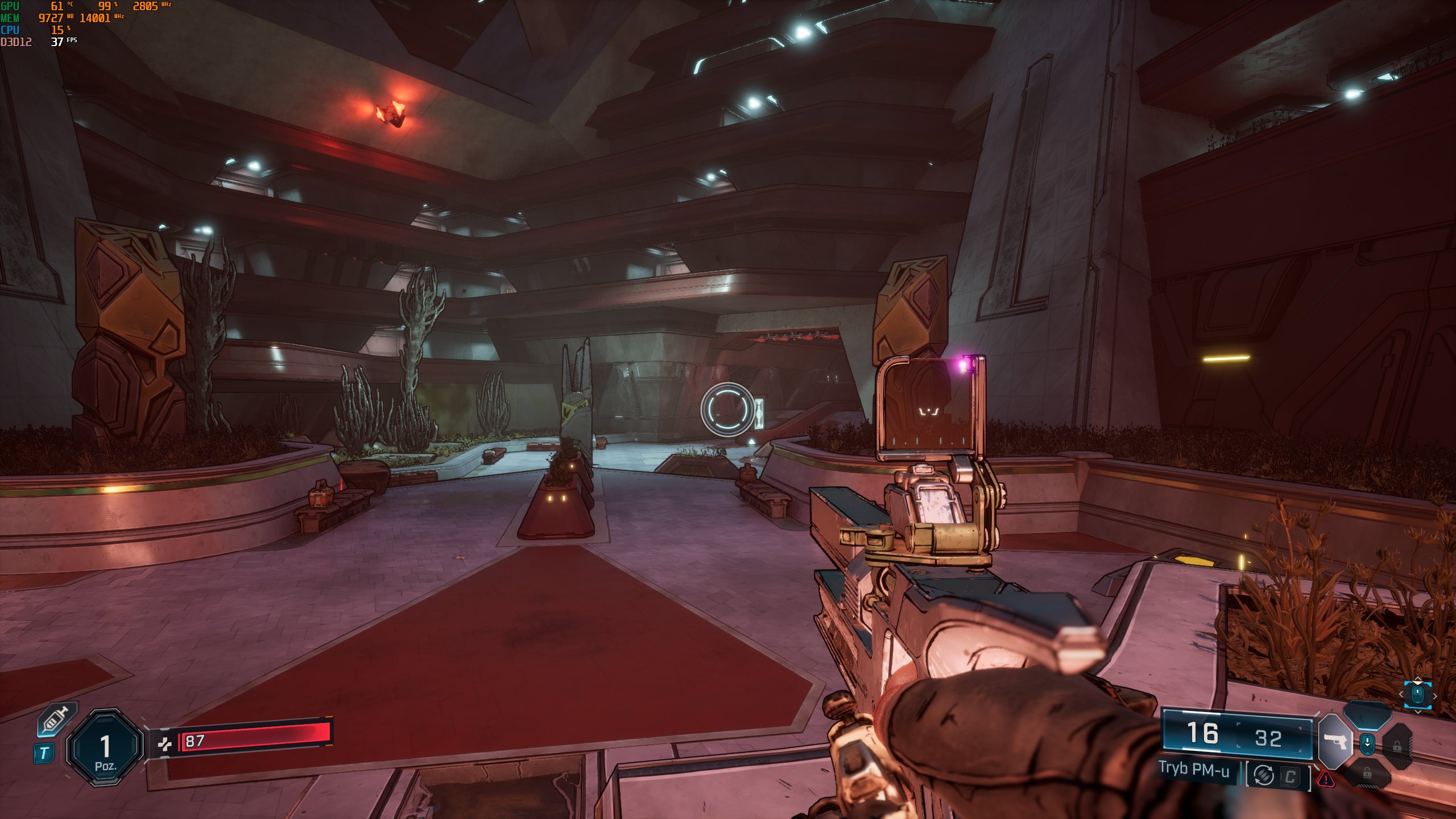Toggle the ammo-cycle fire mode icon
The width and height of the screenshot is (1456, 819).
tap(1264, 775)
